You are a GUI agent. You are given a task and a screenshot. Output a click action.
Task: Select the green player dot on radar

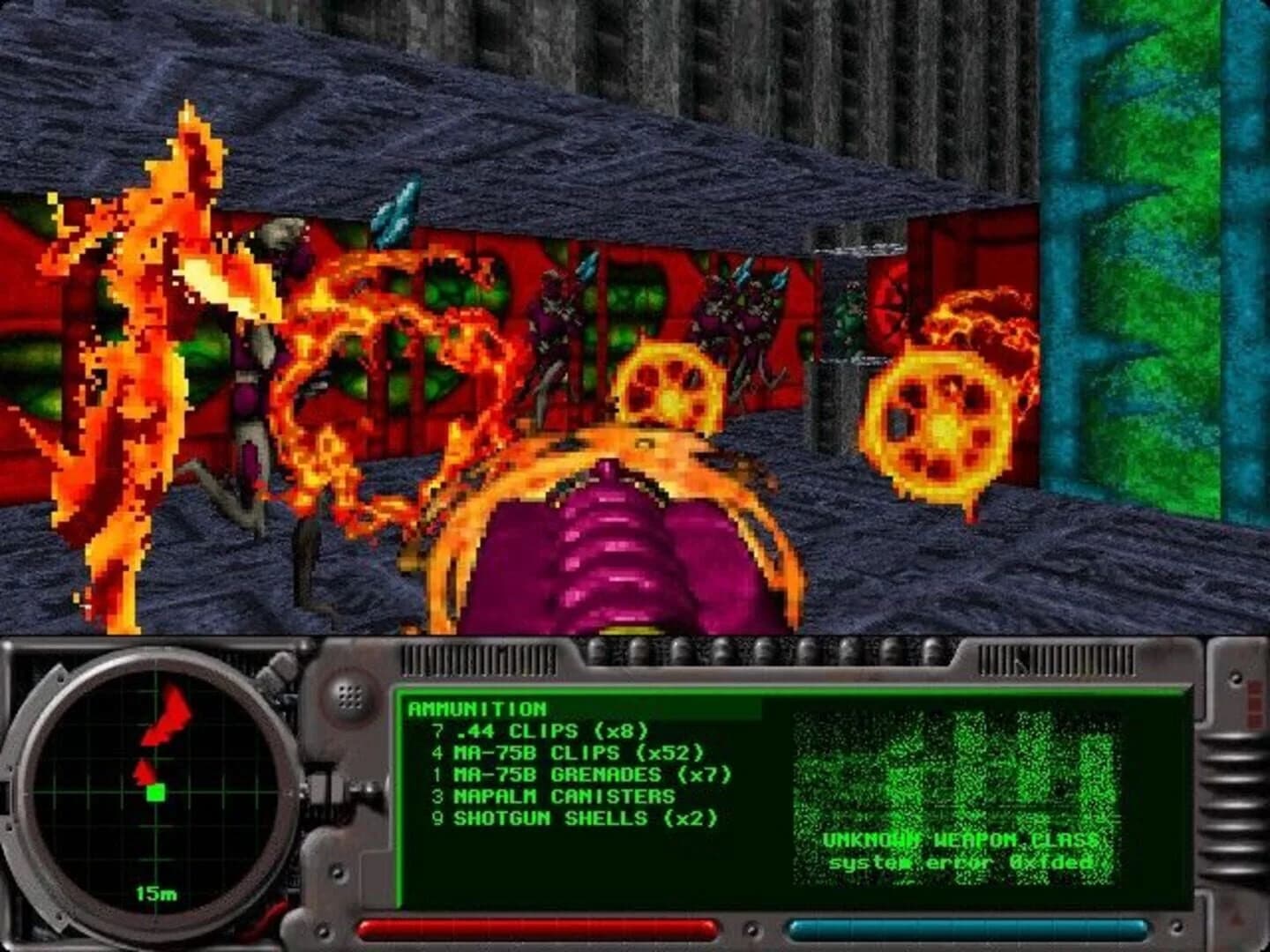[x=155, y=794]
